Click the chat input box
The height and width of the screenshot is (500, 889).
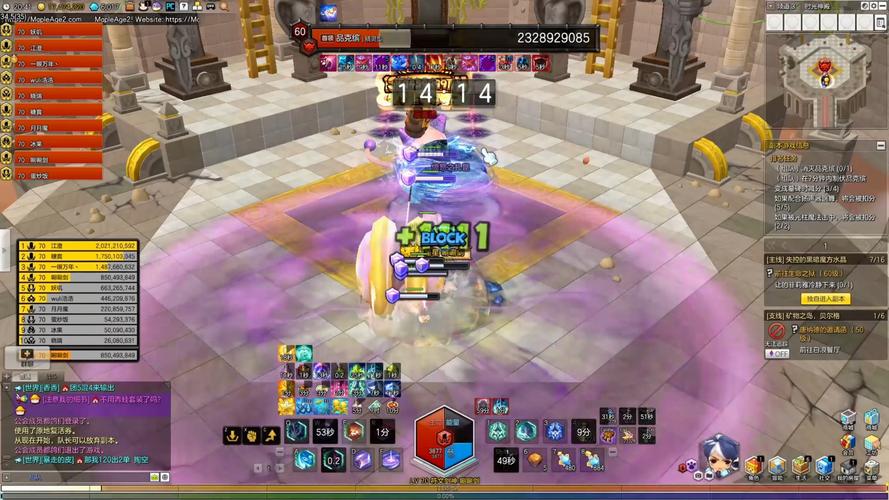coord(80,477)
